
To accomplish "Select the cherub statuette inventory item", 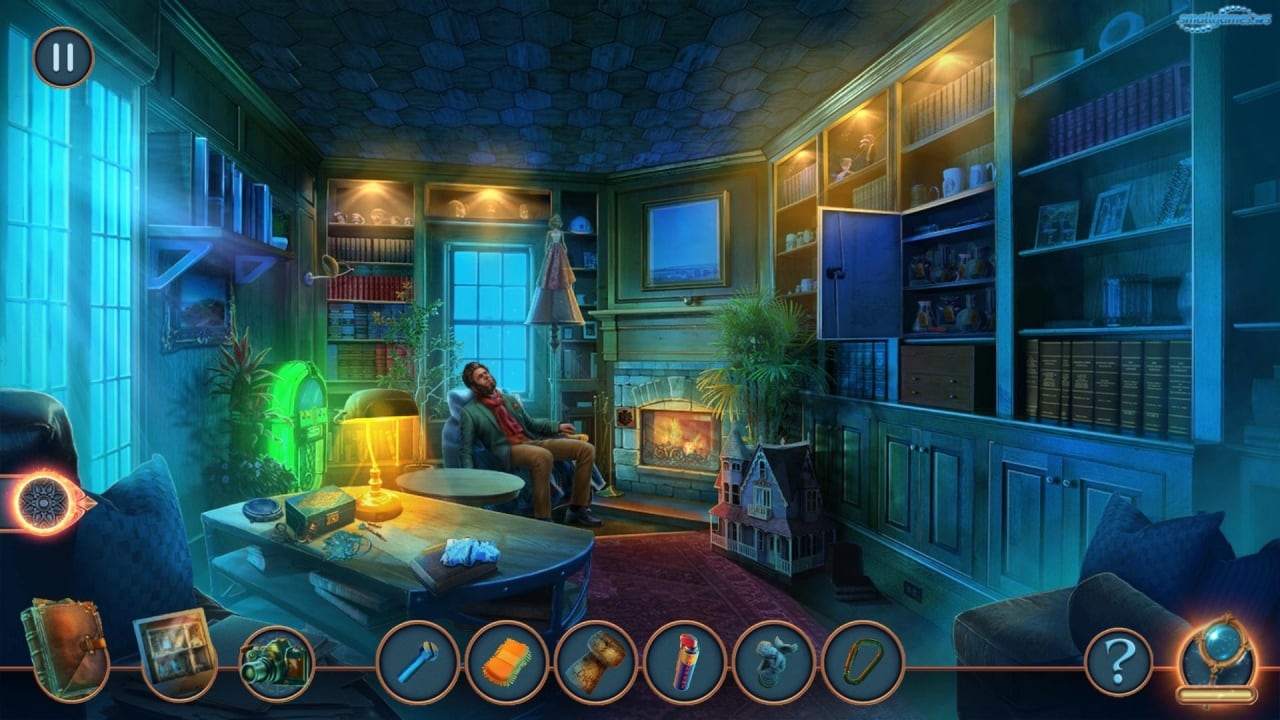I will (x=774, y=662).
